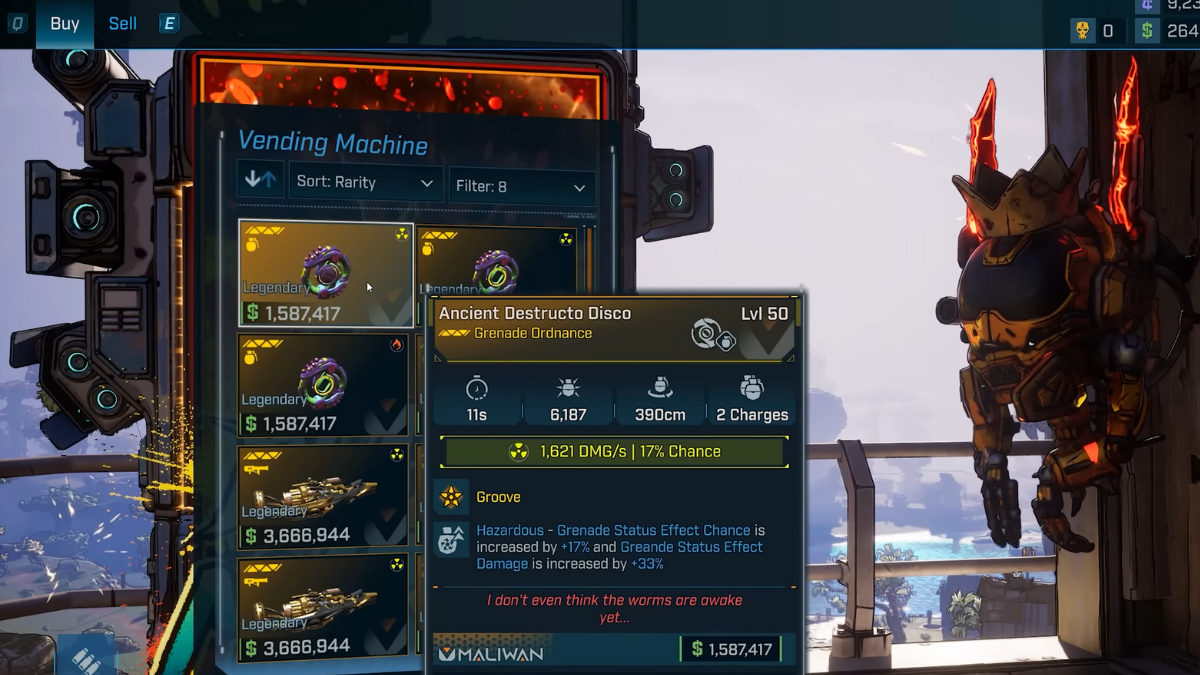This screenshot has width=1200, height=675.
Task: Select the legendary grenade with fire element icon
Action: (324, 385)
